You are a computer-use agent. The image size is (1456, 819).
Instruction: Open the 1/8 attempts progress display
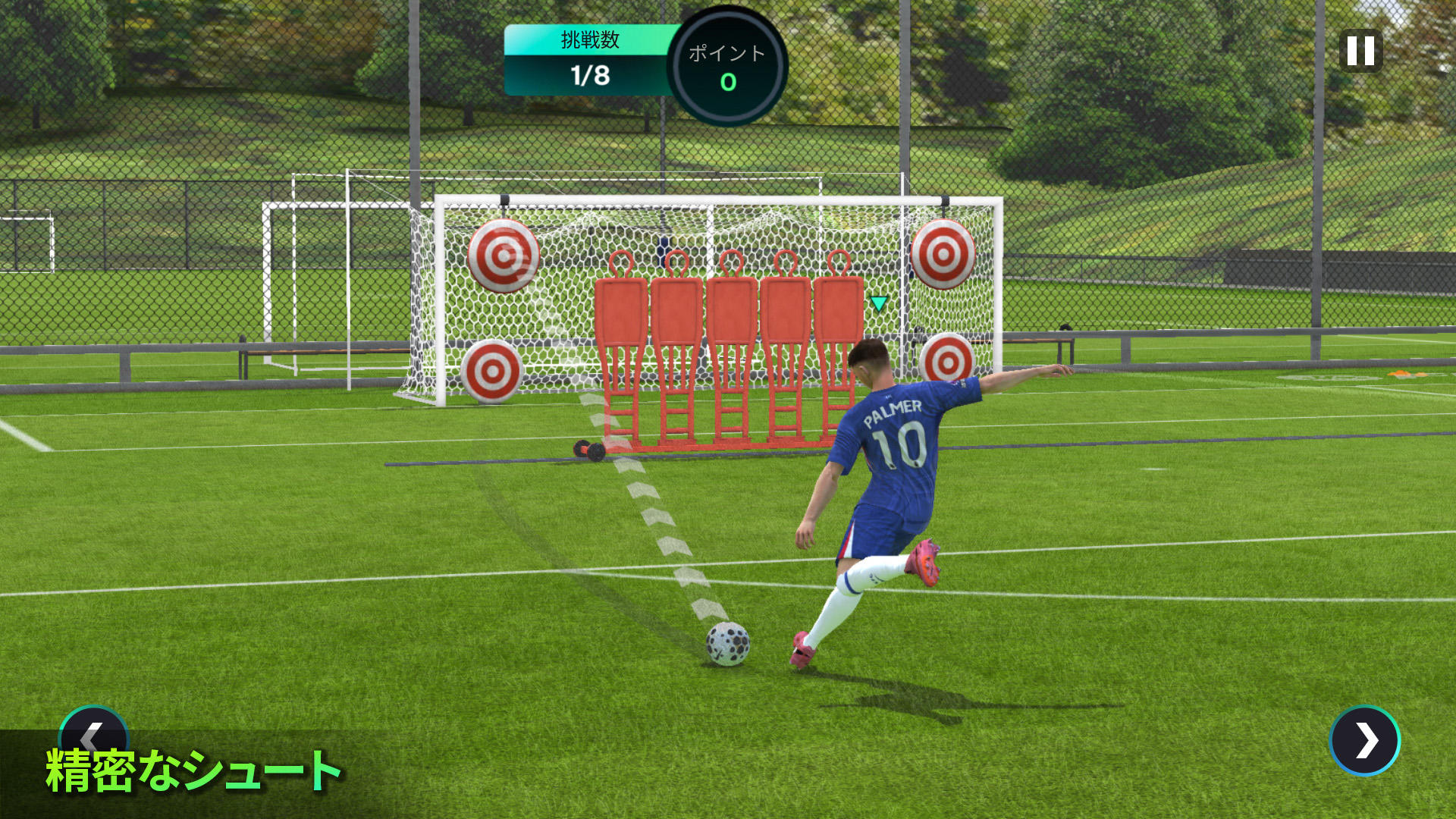pos(590,76)
